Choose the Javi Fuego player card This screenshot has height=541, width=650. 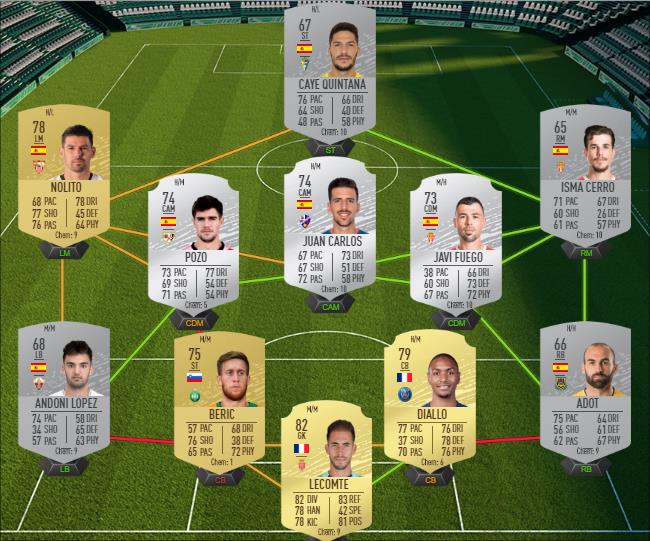(455, 245)
